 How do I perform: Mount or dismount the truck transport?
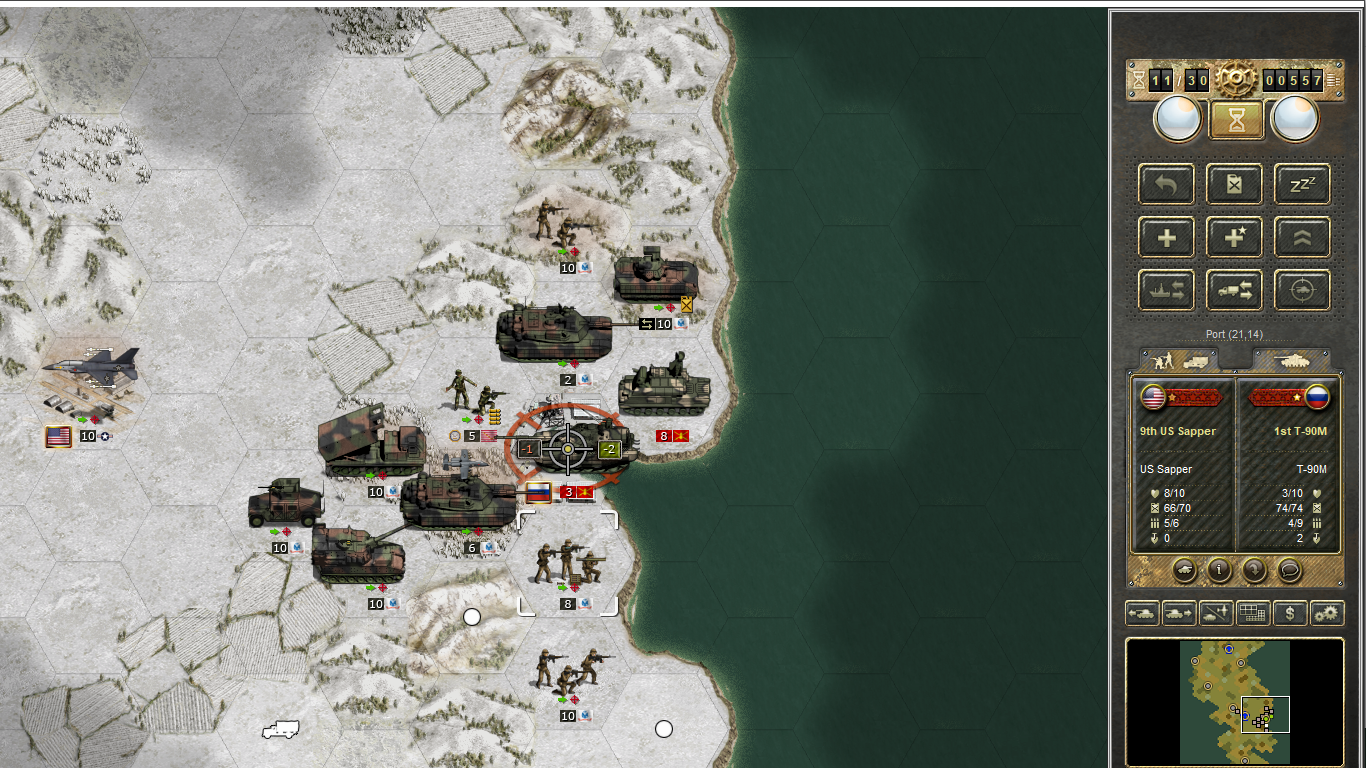[x=1234, y=290]
